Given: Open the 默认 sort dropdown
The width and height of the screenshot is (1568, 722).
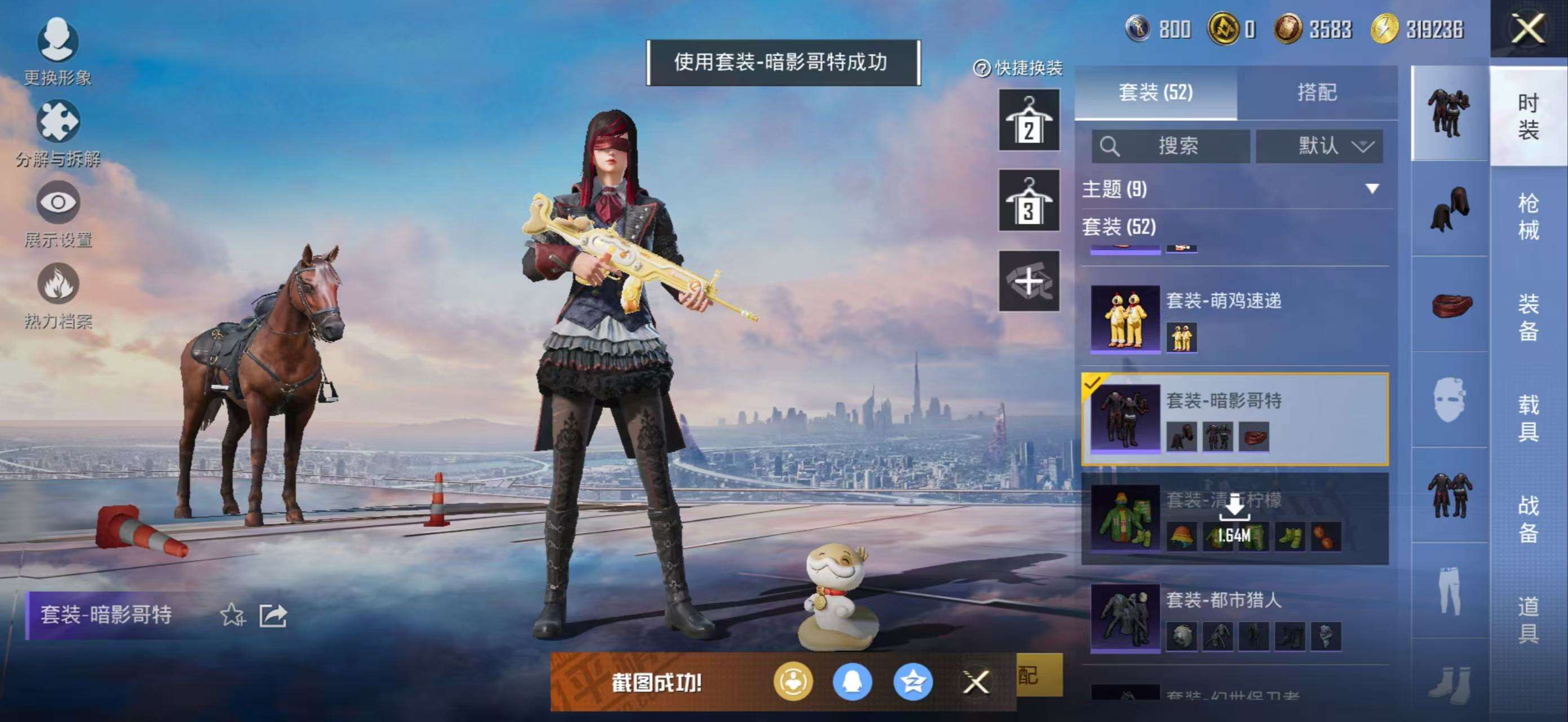Looking at the screenshot, I should point(1319,146).
